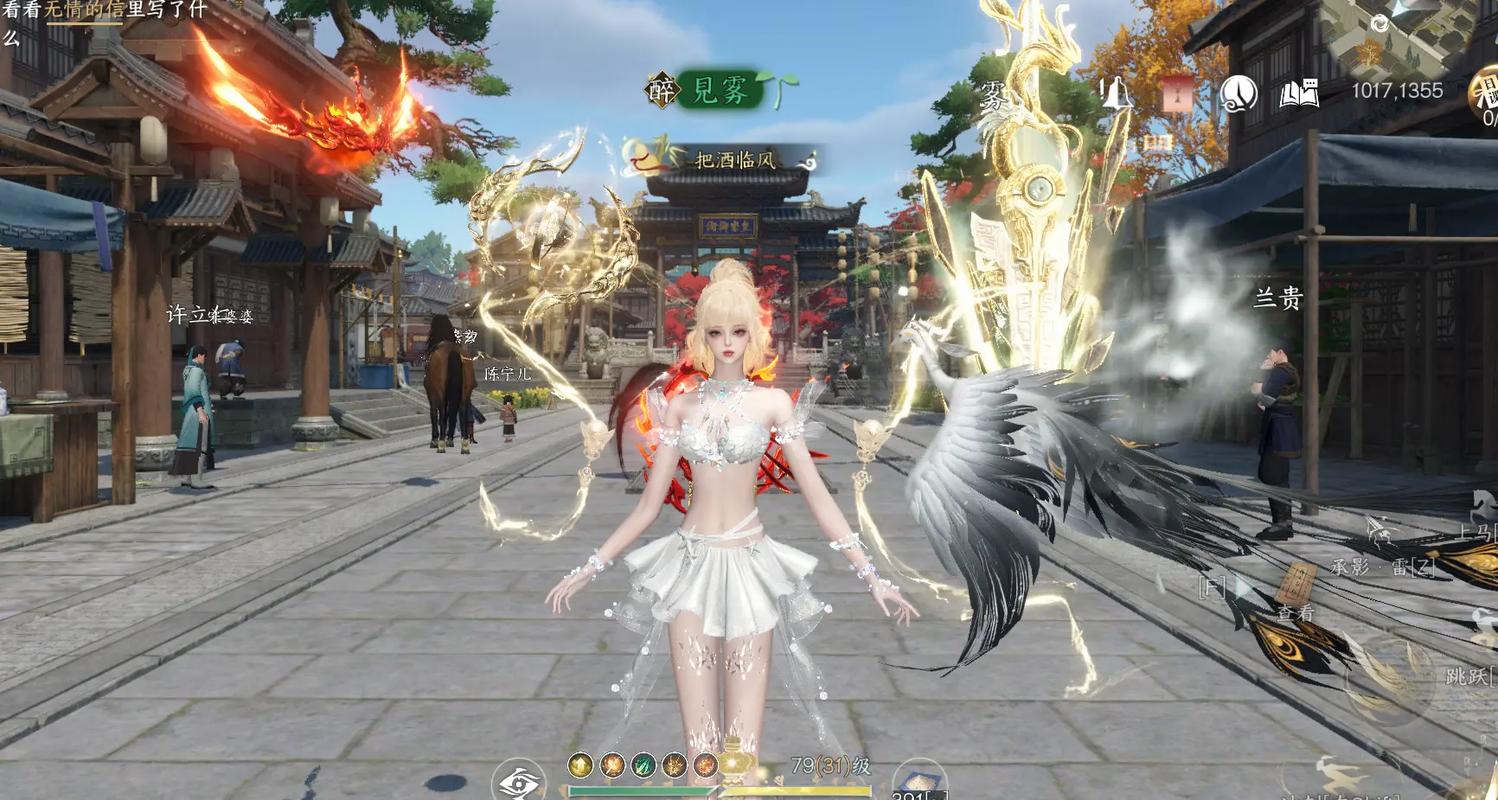Screen dimensions: 1498x800
Task: Toggle the eye view-mode button
Action: 520,782
